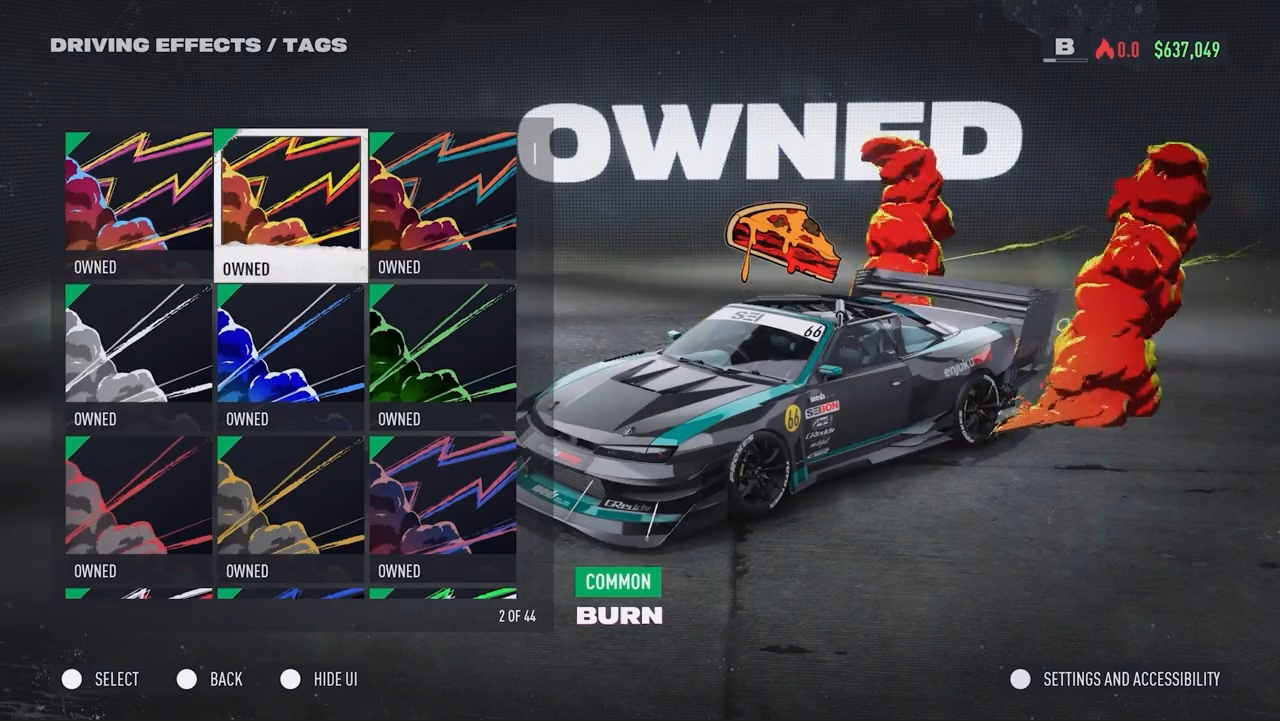Select the purple smoke with blue lightning effect
This screenshot has width=1280, height=721.
pyautogui.click(x=443, y=508)
